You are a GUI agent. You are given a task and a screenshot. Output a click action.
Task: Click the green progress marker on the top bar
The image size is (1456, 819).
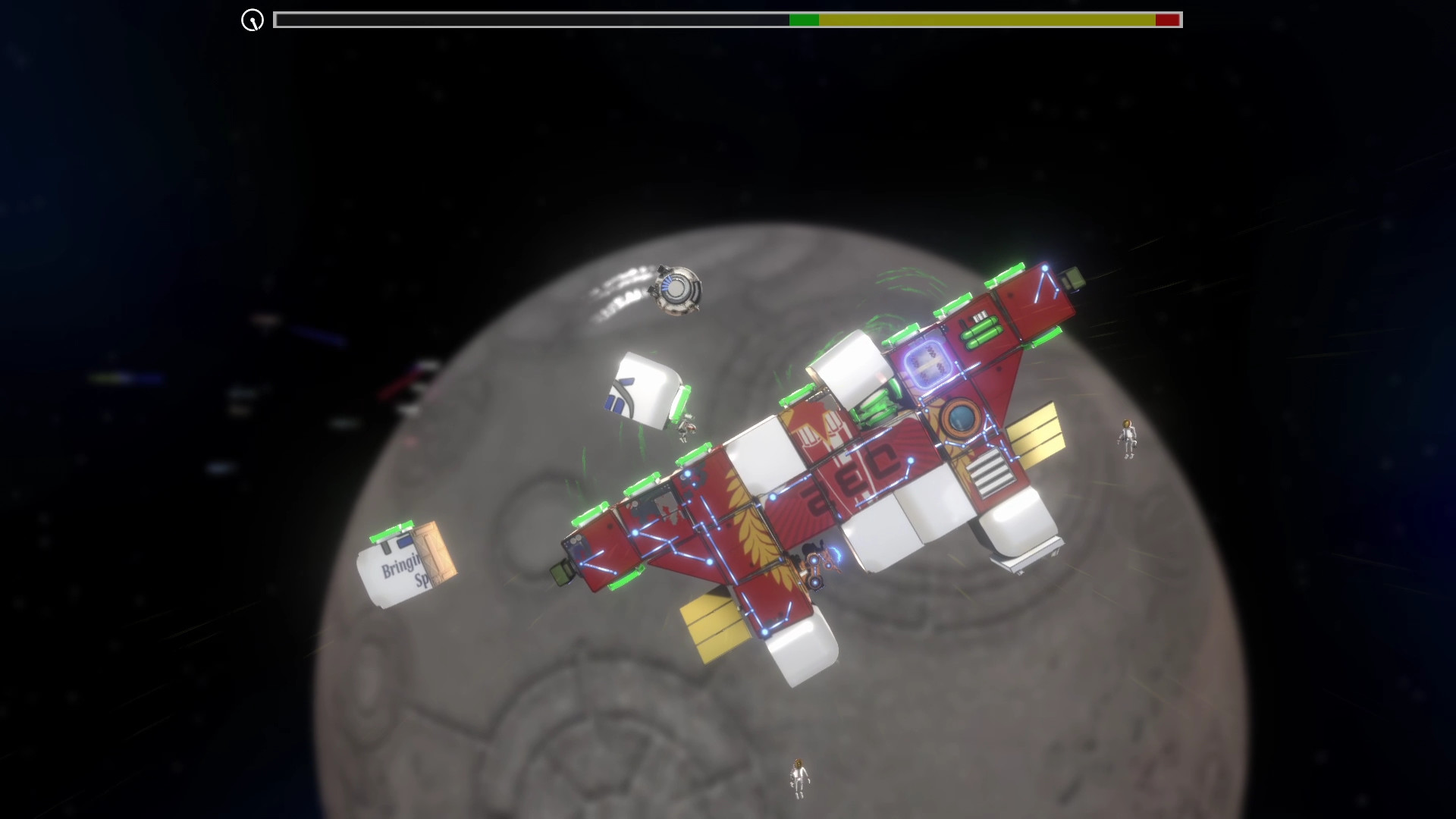pos(805,20)
